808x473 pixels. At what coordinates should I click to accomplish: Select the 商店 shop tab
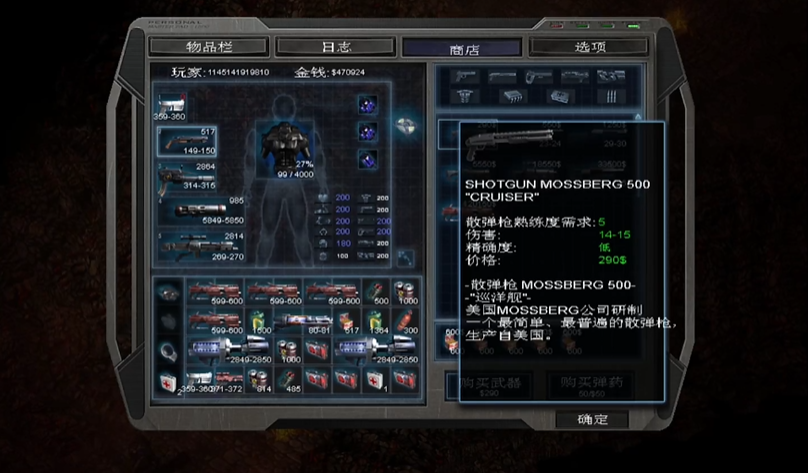[461, 47]
